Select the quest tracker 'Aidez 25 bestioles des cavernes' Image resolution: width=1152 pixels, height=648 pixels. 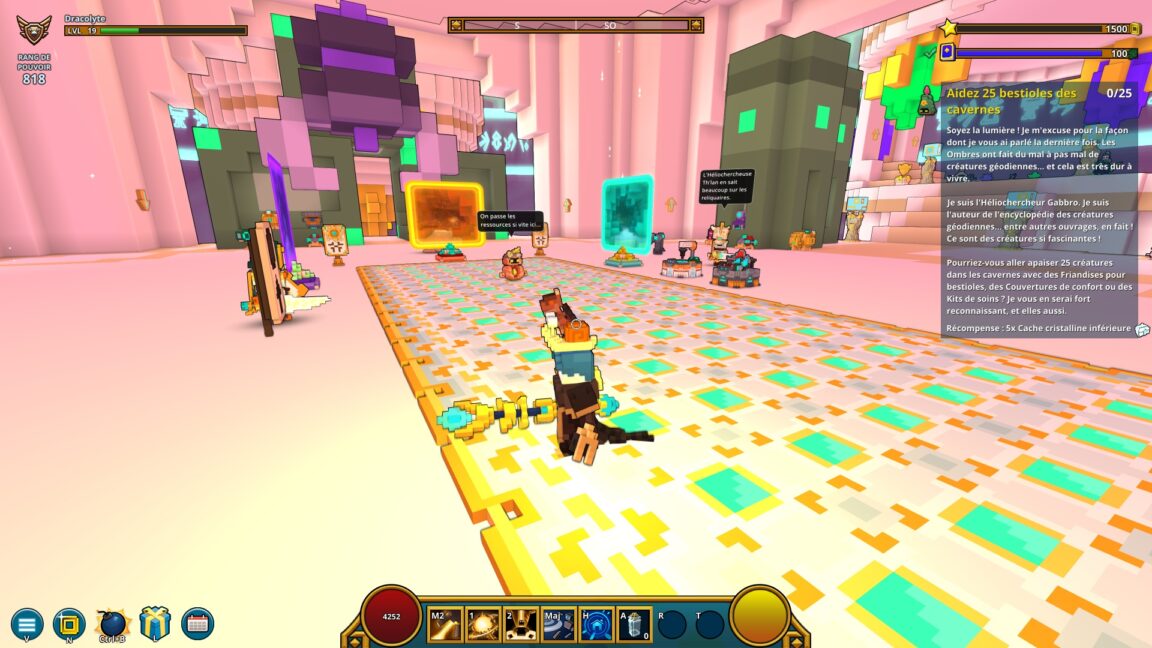click(1012, 100)
